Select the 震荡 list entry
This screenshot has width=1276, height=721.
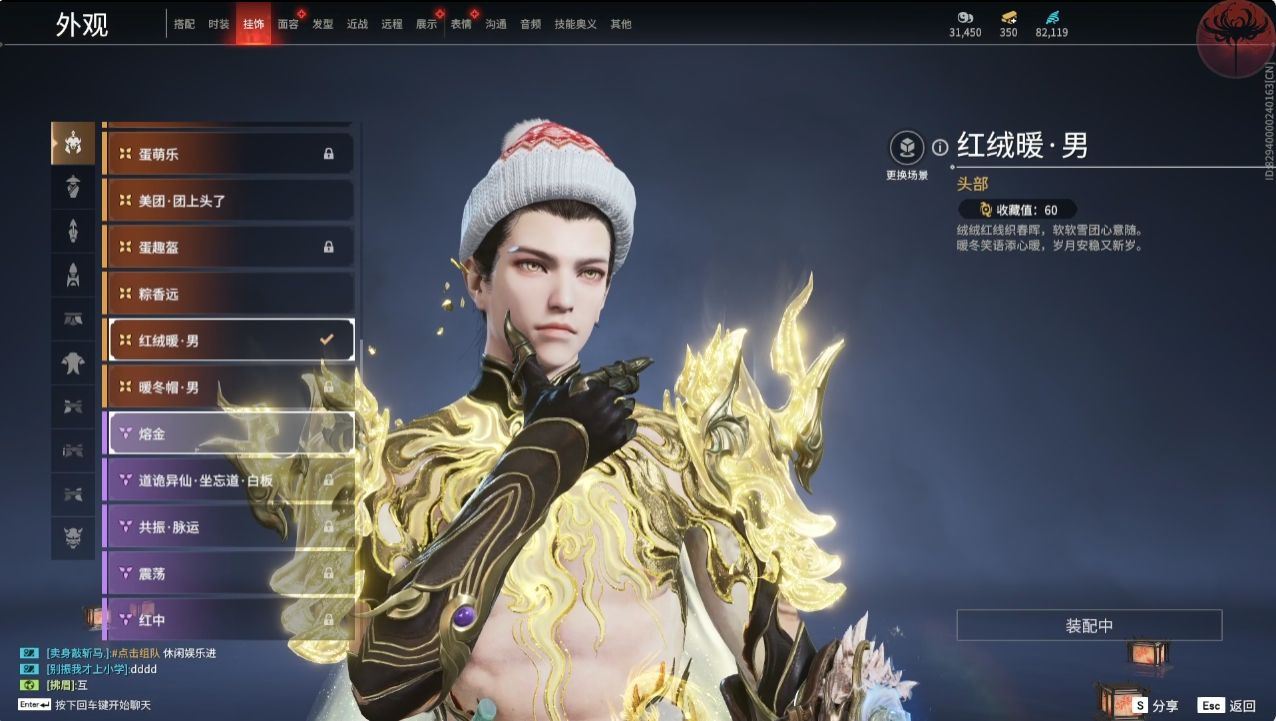[x=229, y=574]
